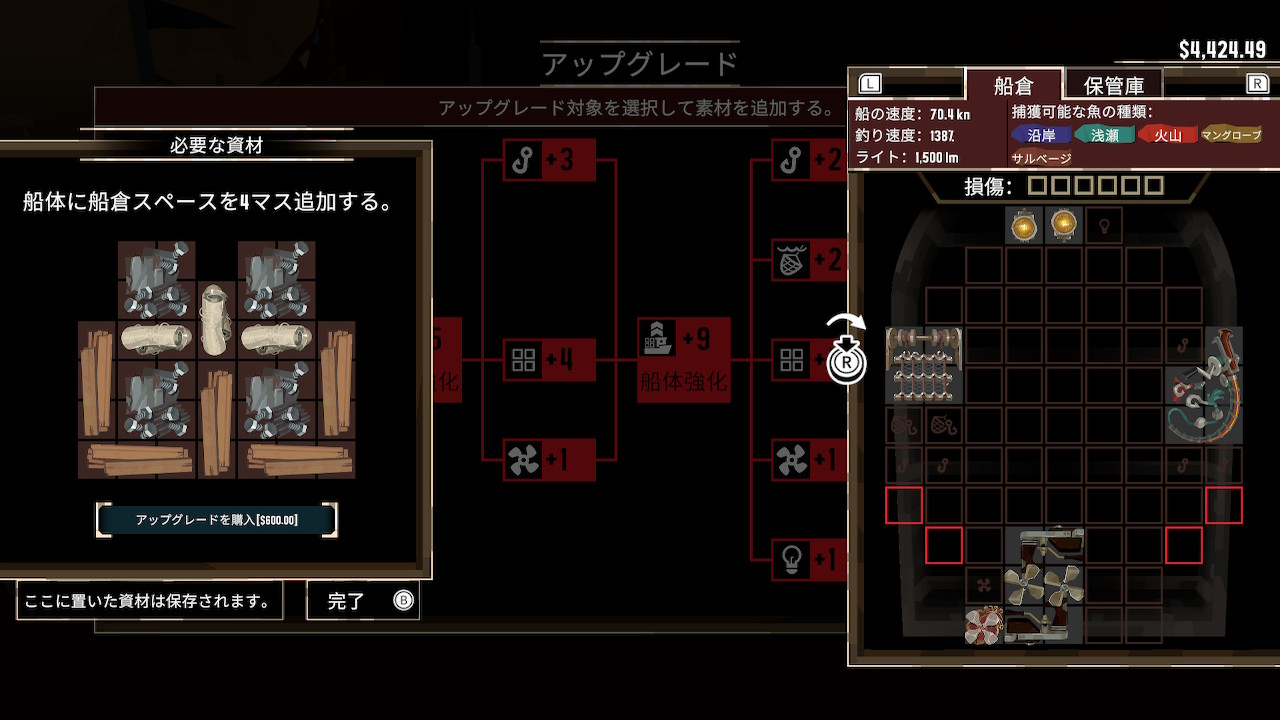Purchase the upgrade for $600.00
Image resolution: width=1280 pixels, height=720 pixels.
(x=216, y=520)
